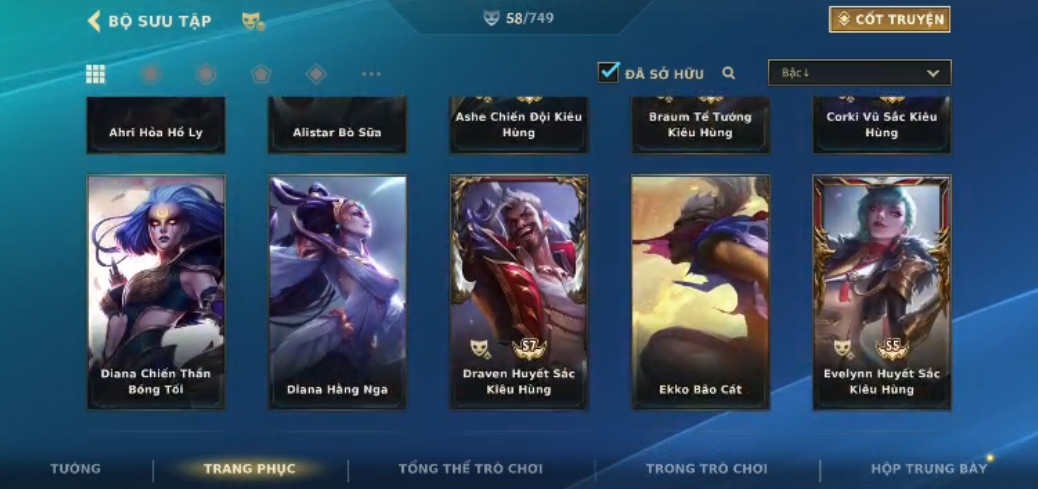Choose the Diana Hằng Nga skin card
Screen dimensions: 1038x489
pos(337,291)
